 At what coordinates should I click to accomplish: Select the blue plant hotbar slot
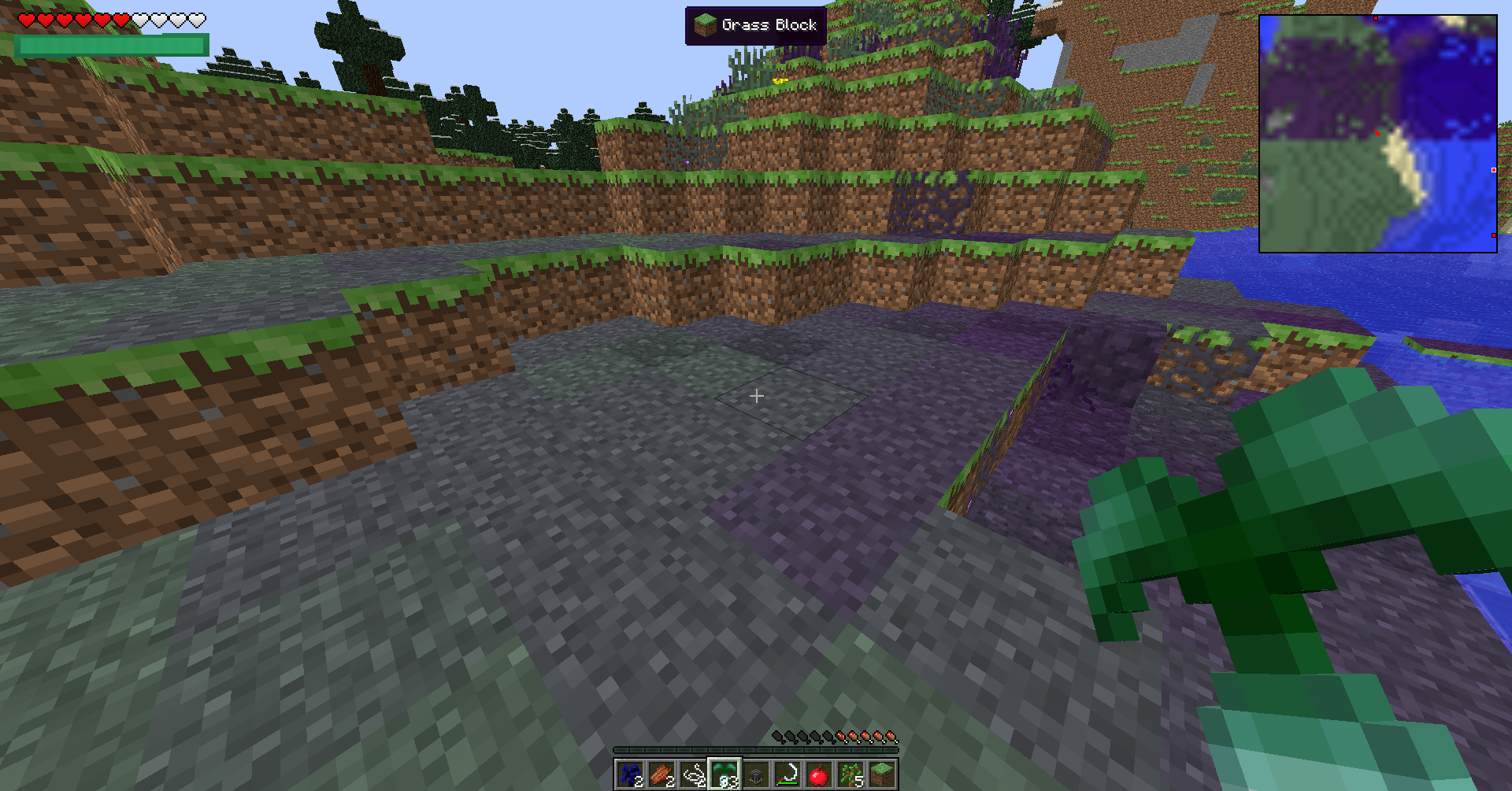point(630,775)
